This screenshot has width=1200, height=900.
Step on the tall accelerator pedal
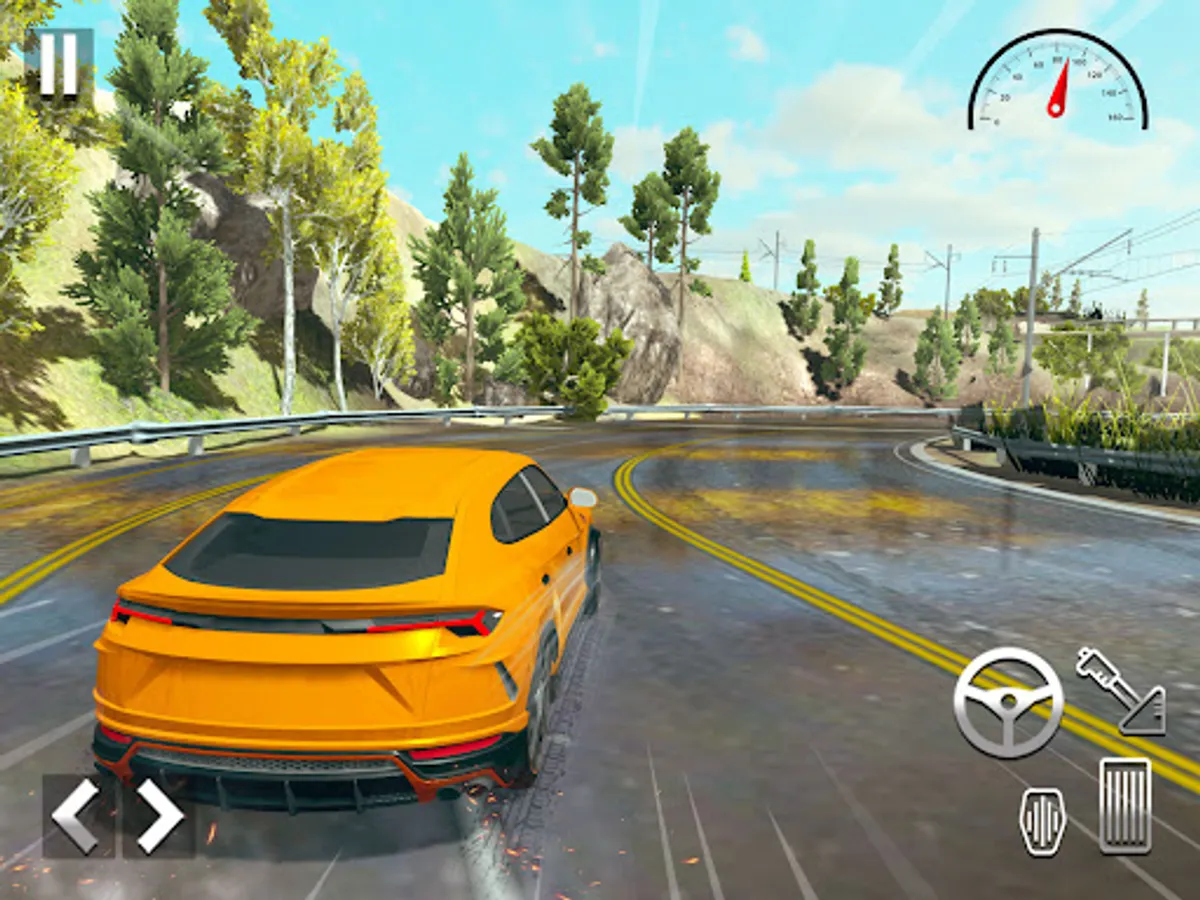pos(1125,805)
